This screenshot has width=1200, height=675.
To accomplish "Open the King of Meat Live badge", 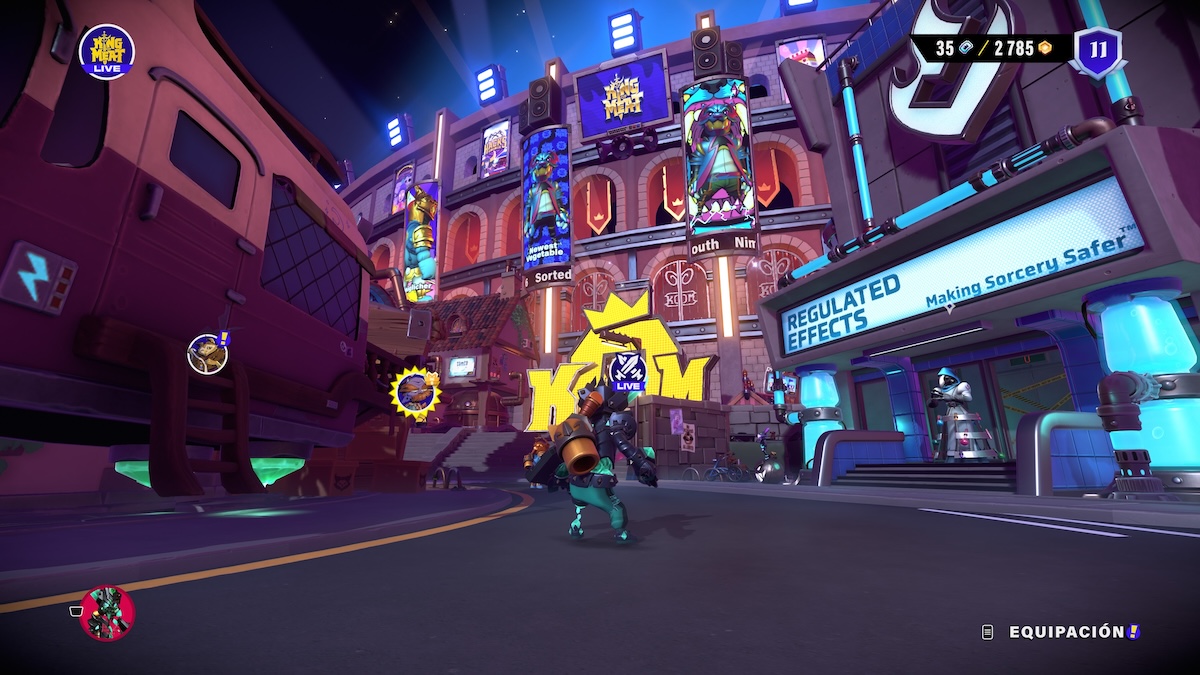I will click(x=107, y=52).
